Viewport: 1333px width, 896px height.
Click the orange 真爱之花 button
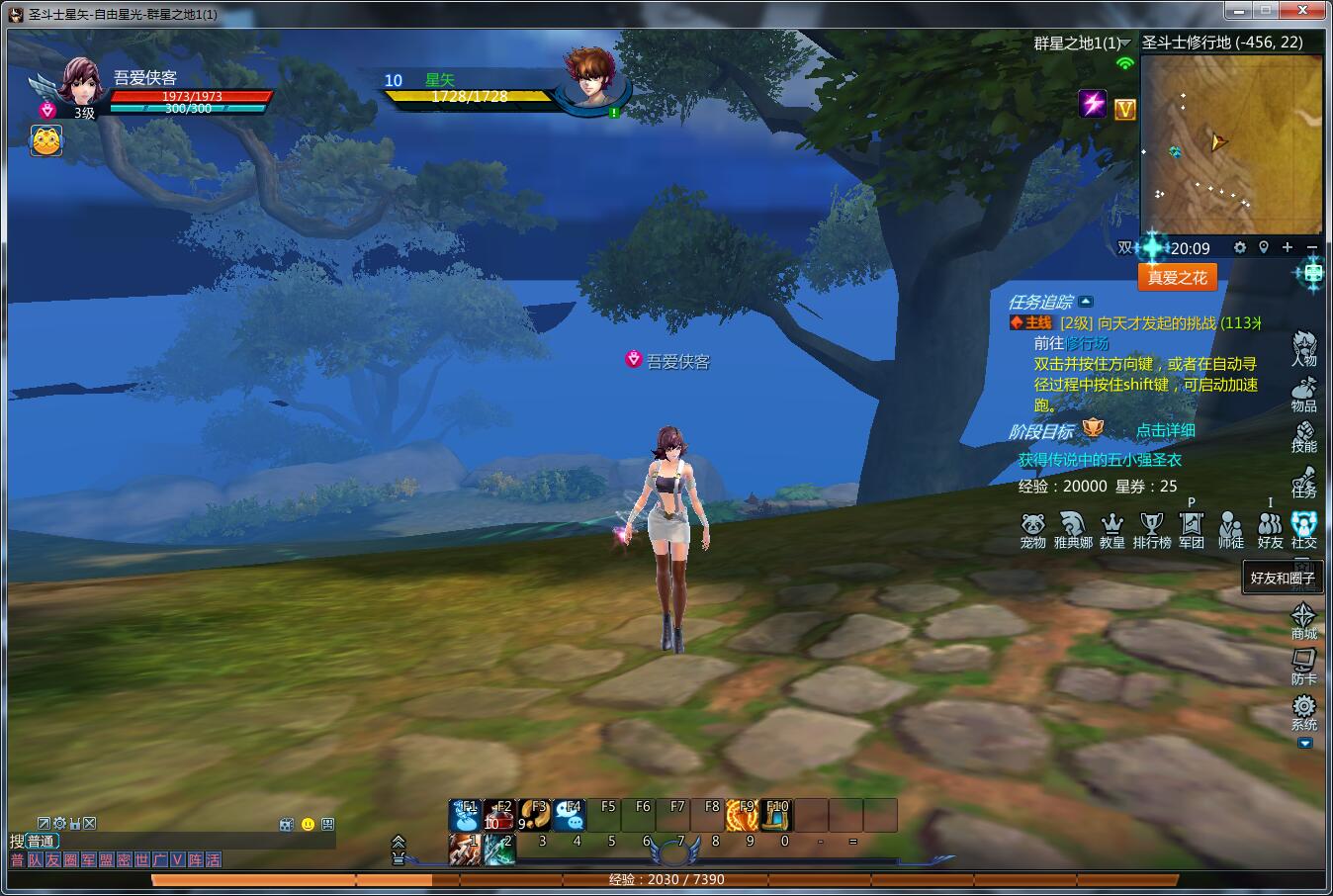(x=1177, y=278)
